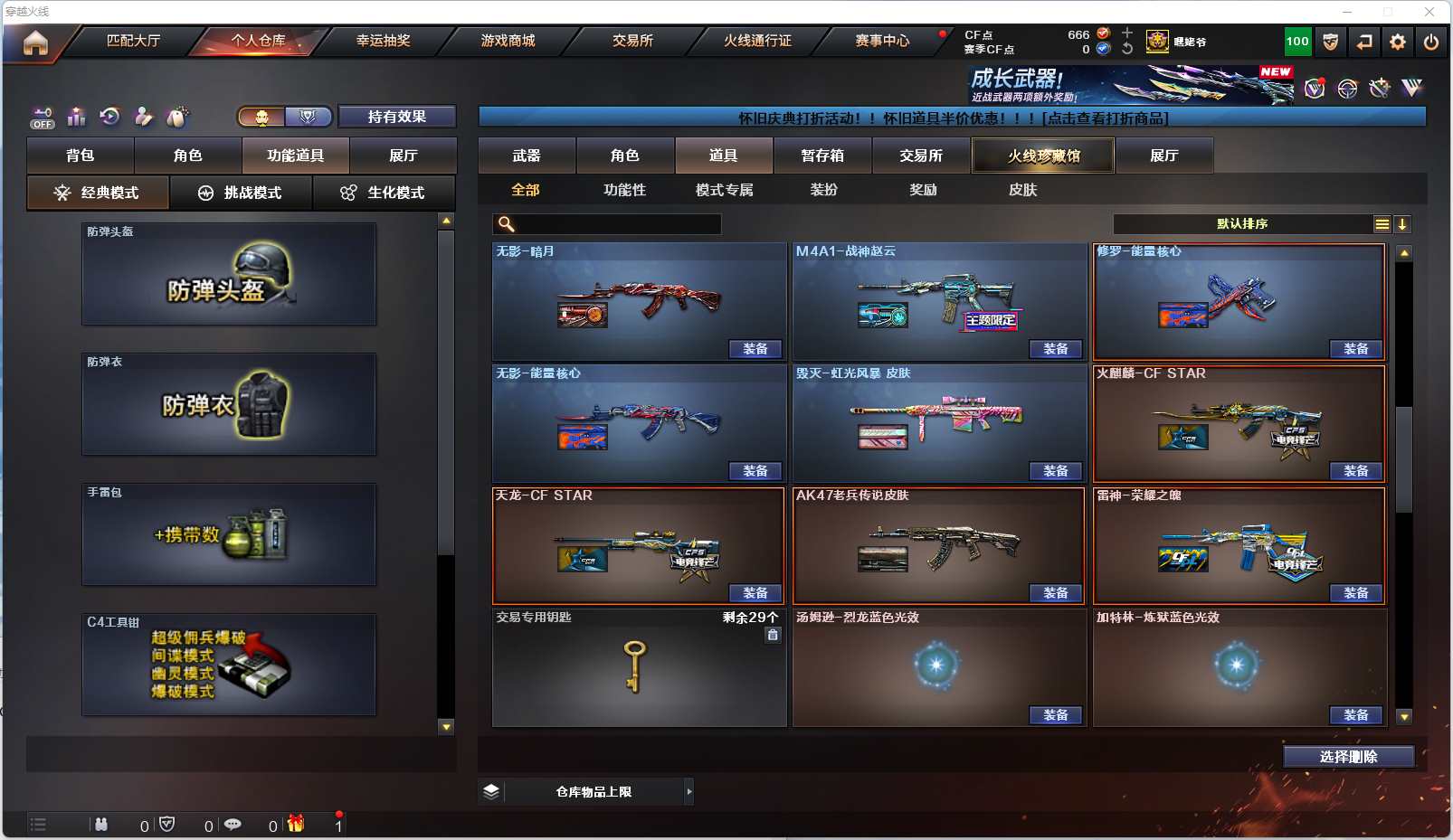Viewport: 1453px width, 840px height.
Task: Open the 幸运抽奖 lucky draw page
Action: 383,41
